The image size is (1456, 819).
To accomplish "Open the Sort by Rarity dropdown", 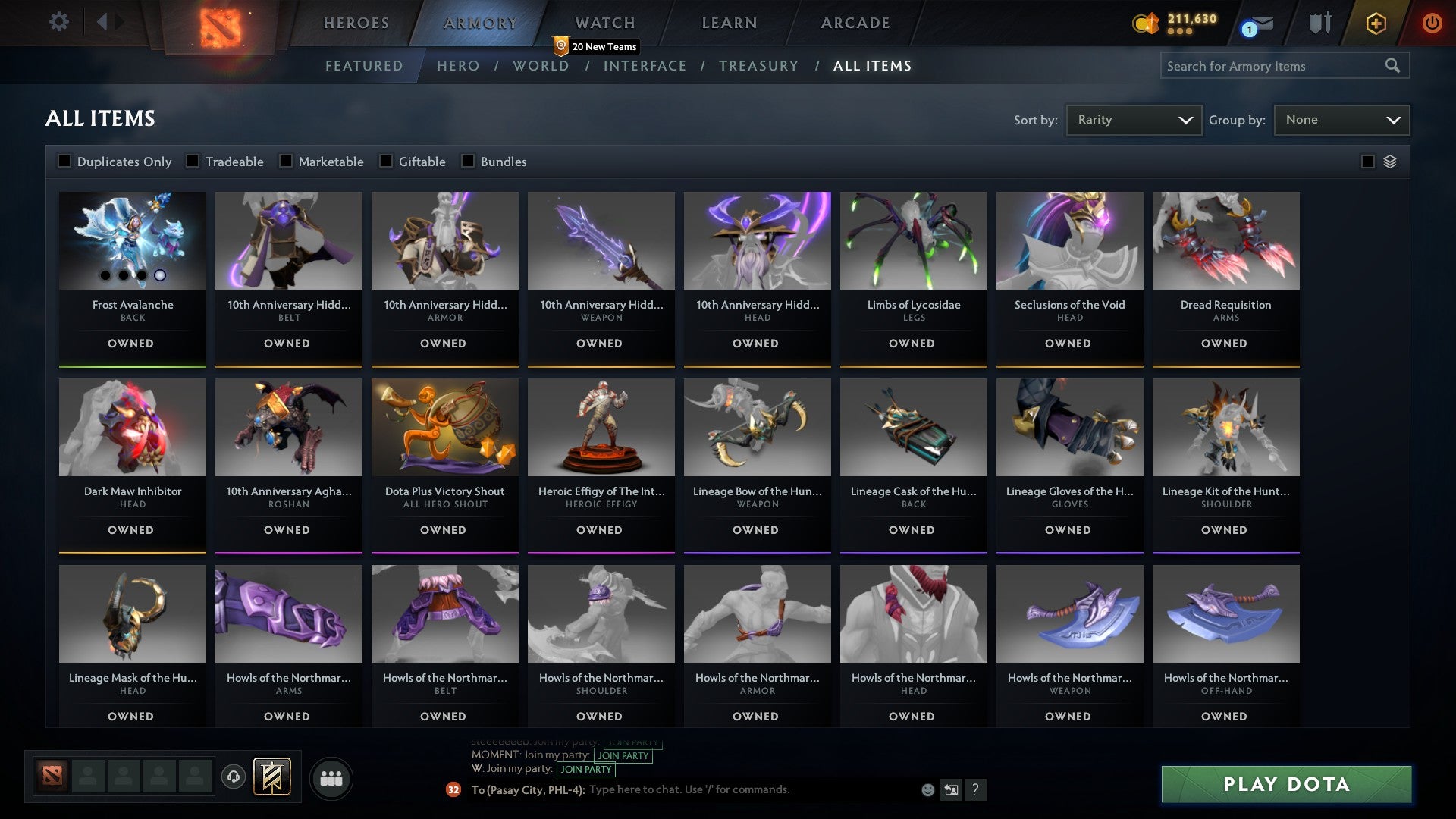I will point(1133,119).
